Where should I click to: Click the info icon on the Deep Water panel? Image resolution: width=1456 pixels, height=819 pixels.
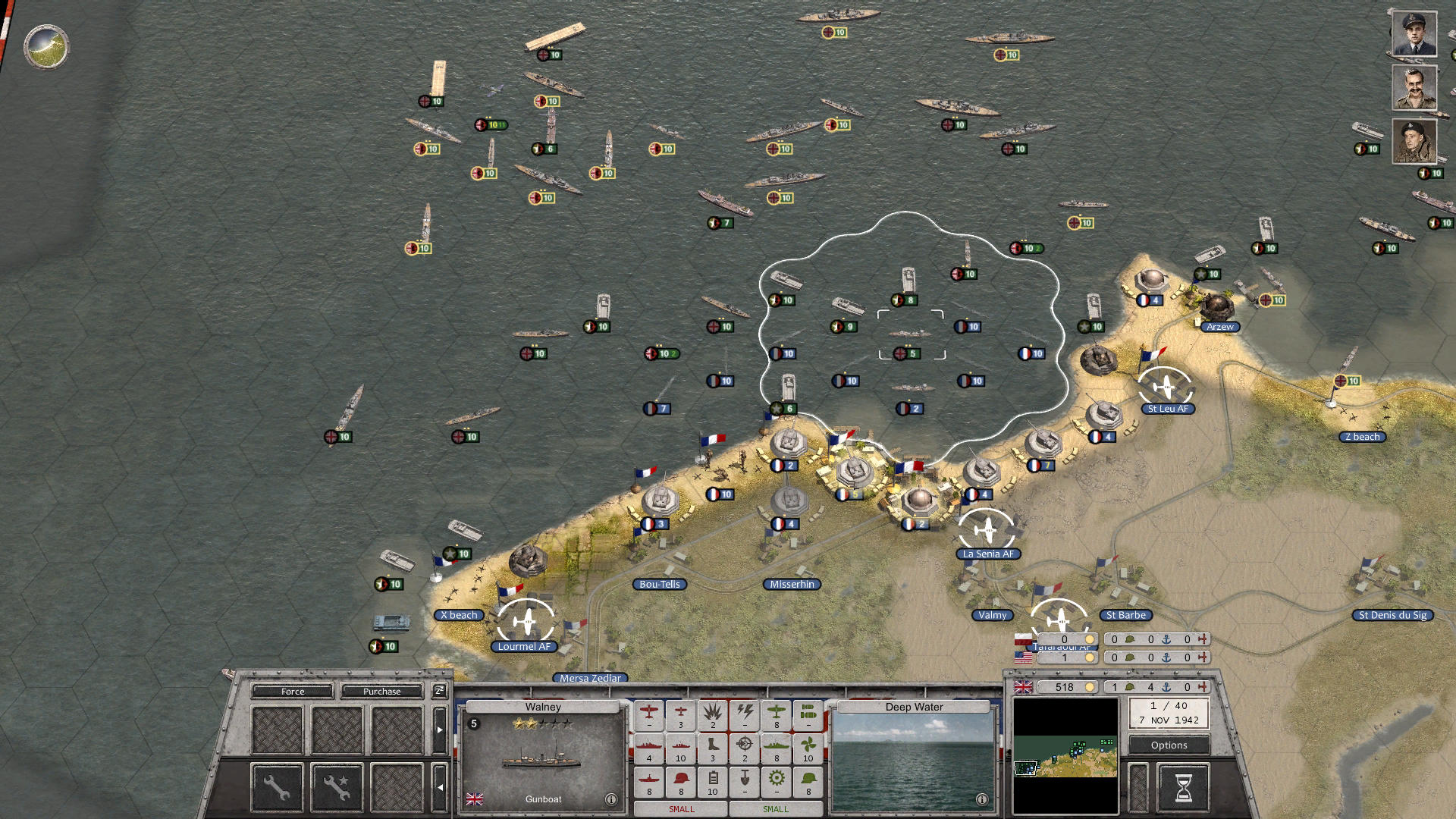[981, 799]
